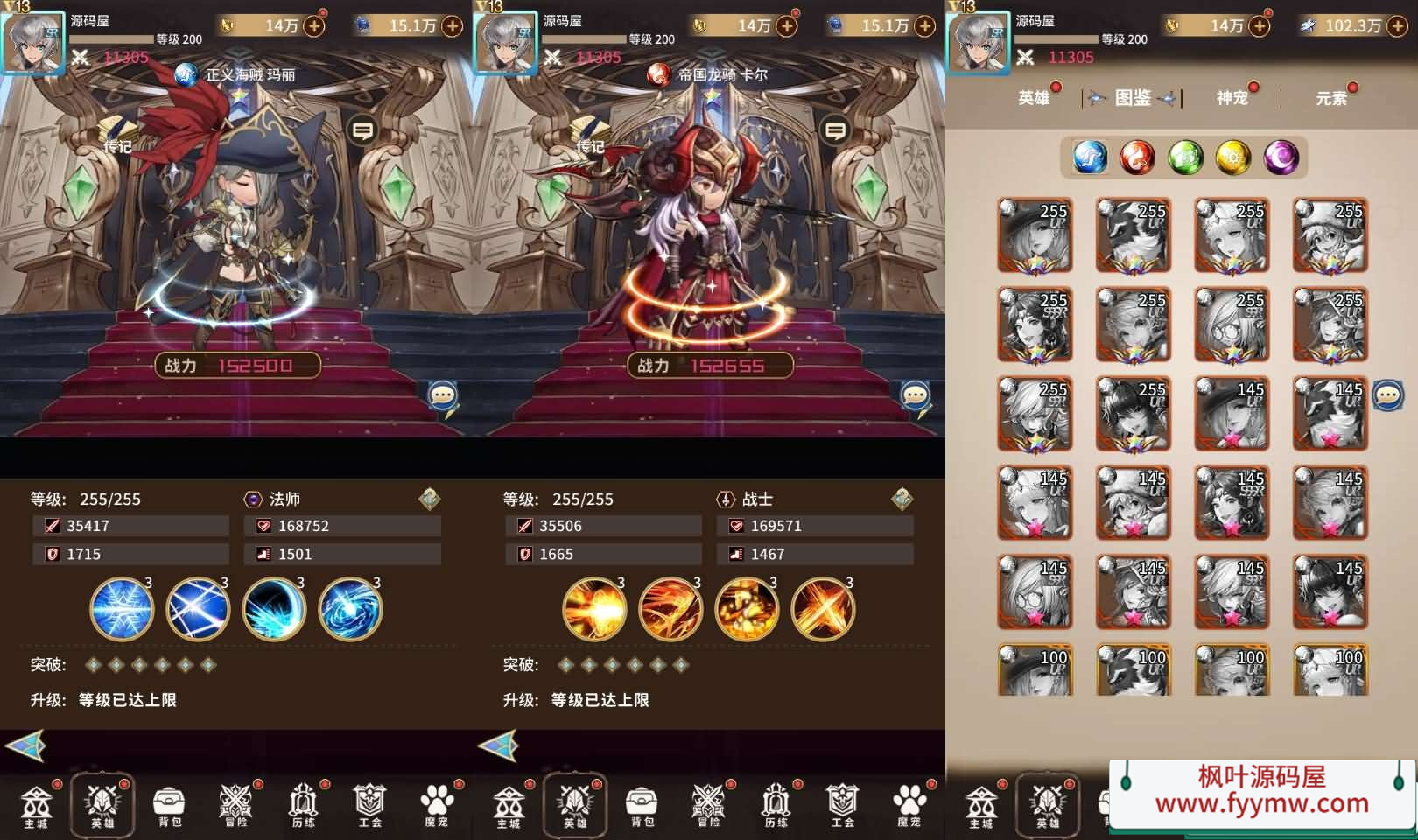Inspect the snowflake ice skill icon

click(x=122, y=609)
